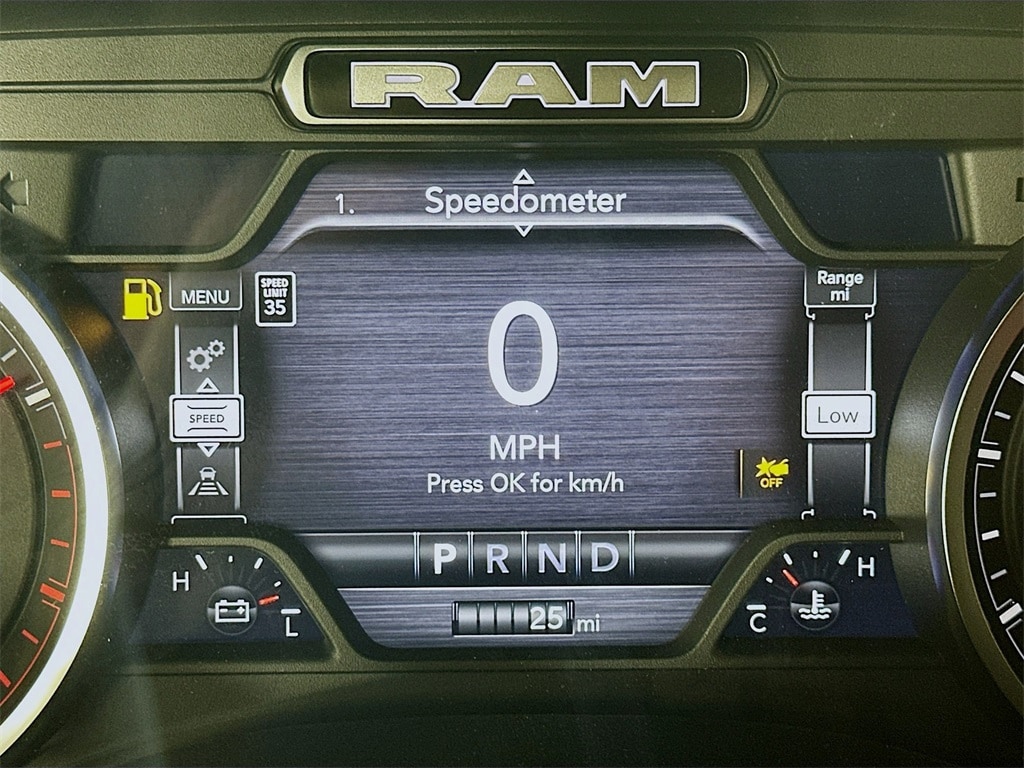Viewport: 1024px width, 768px height.
Task: Choose the highlighted SPEED menu entry
Action: click(x=207, y=417)
